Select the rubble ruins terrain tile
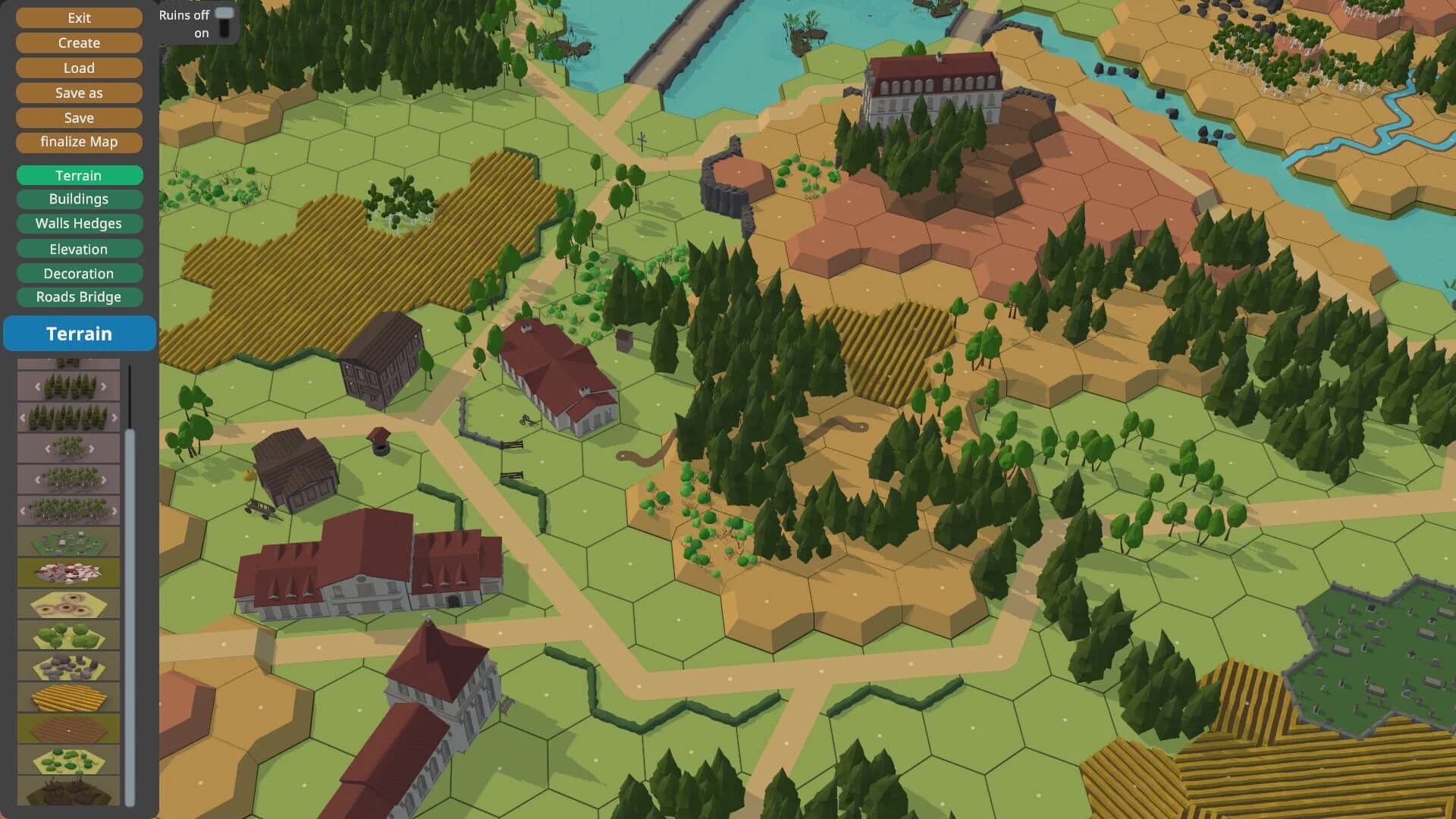The image size is (1456, 819). (68, 573)
